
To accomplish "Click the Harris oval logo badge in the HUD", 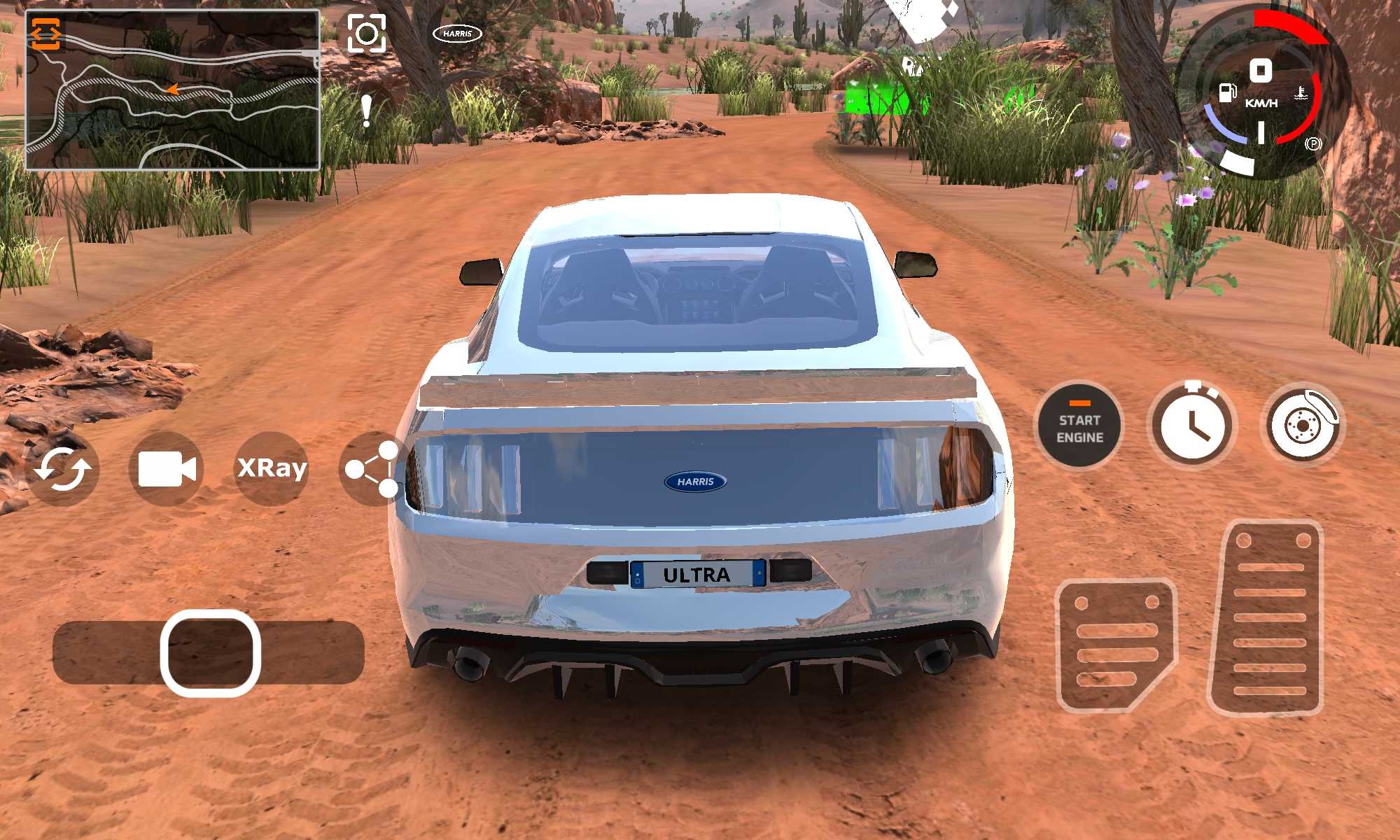I will (x=458, y=33).
